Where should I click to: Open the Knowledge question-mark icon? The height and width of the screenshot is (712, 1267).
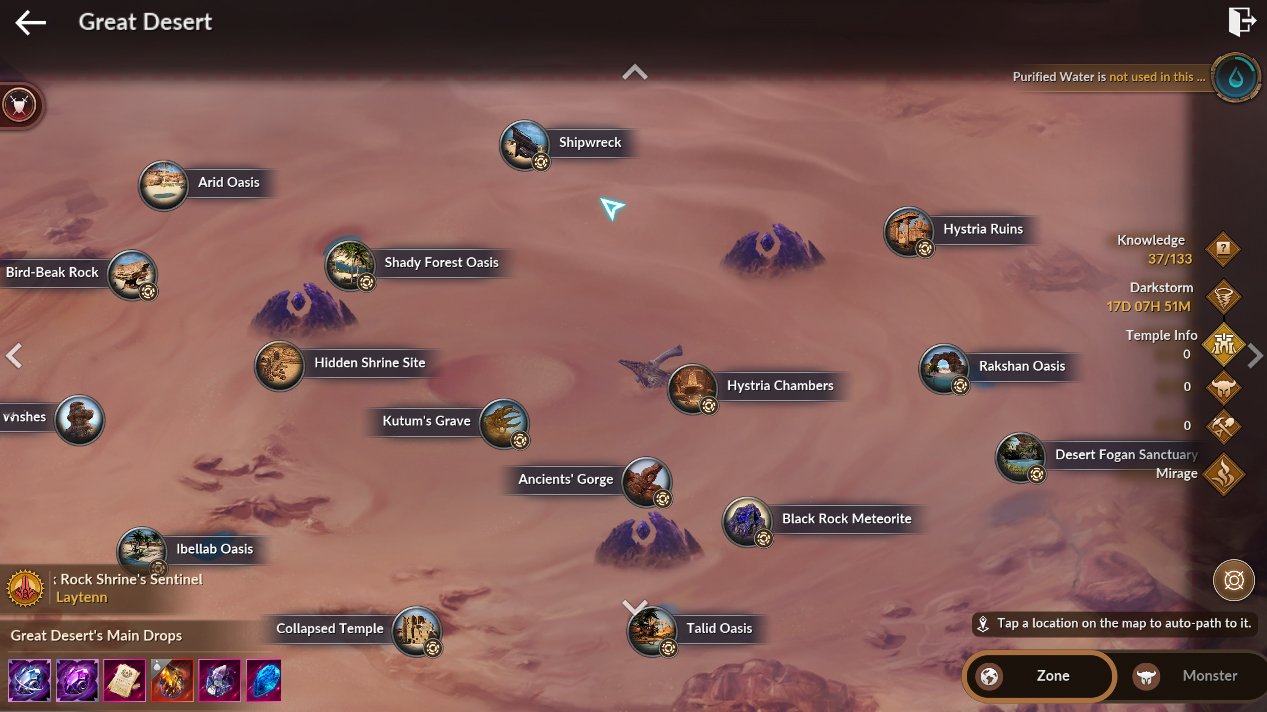1223,249
